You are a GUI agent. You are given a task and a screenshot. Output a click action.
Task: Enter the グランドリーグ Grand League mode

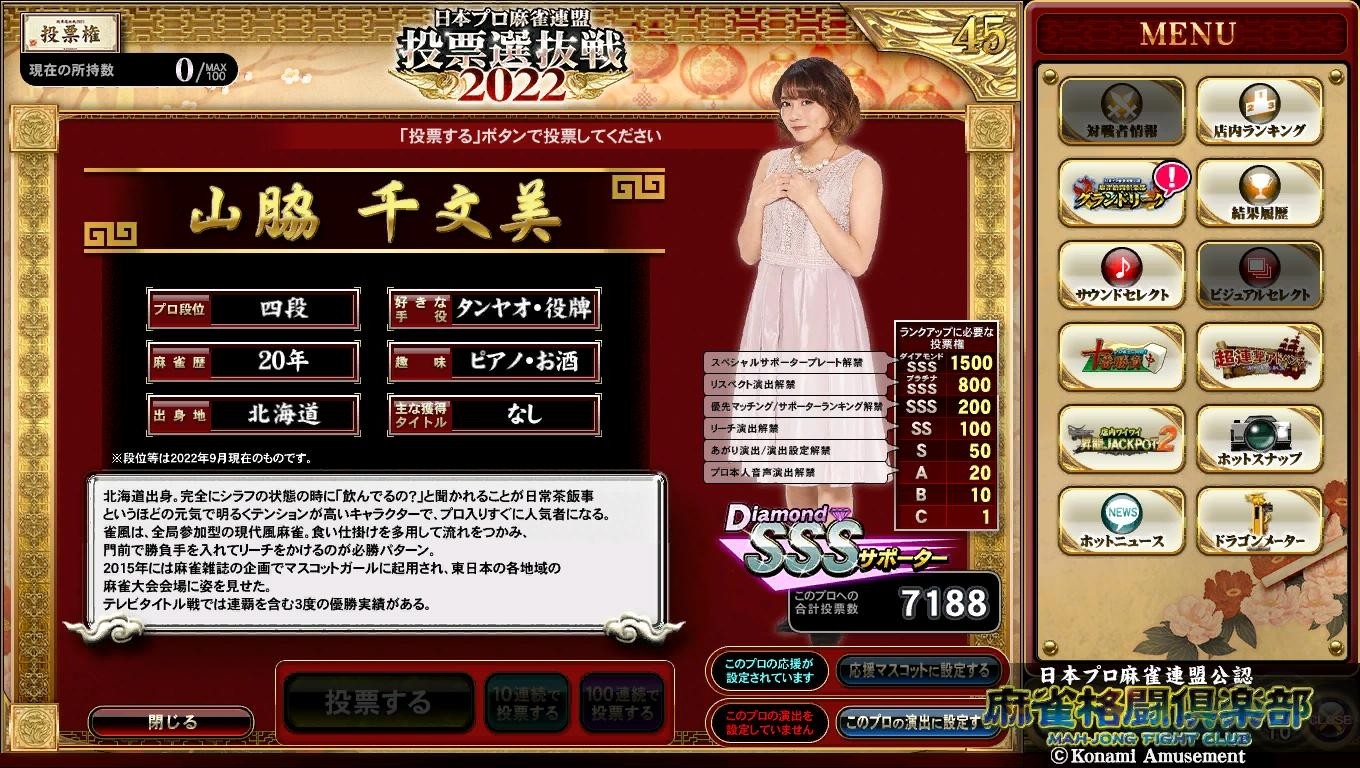[1122, 193]
